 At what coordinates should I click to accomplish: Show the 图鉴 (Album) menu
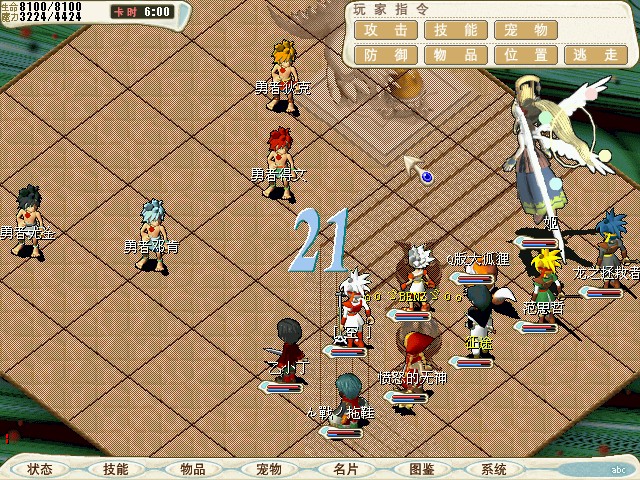pyautogui.click(x=421, y=469)
